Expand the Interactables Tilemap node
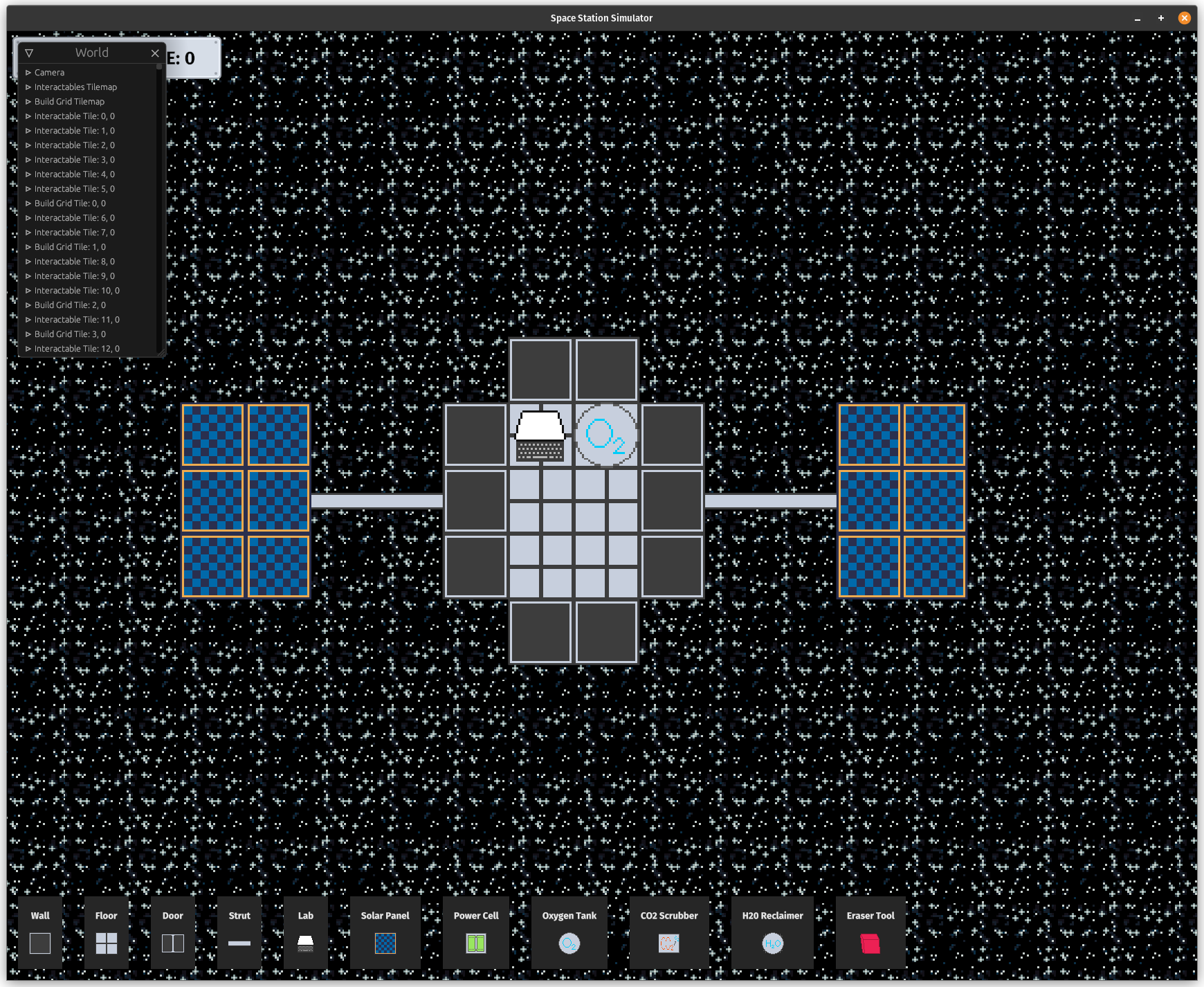 click(28, 87)
